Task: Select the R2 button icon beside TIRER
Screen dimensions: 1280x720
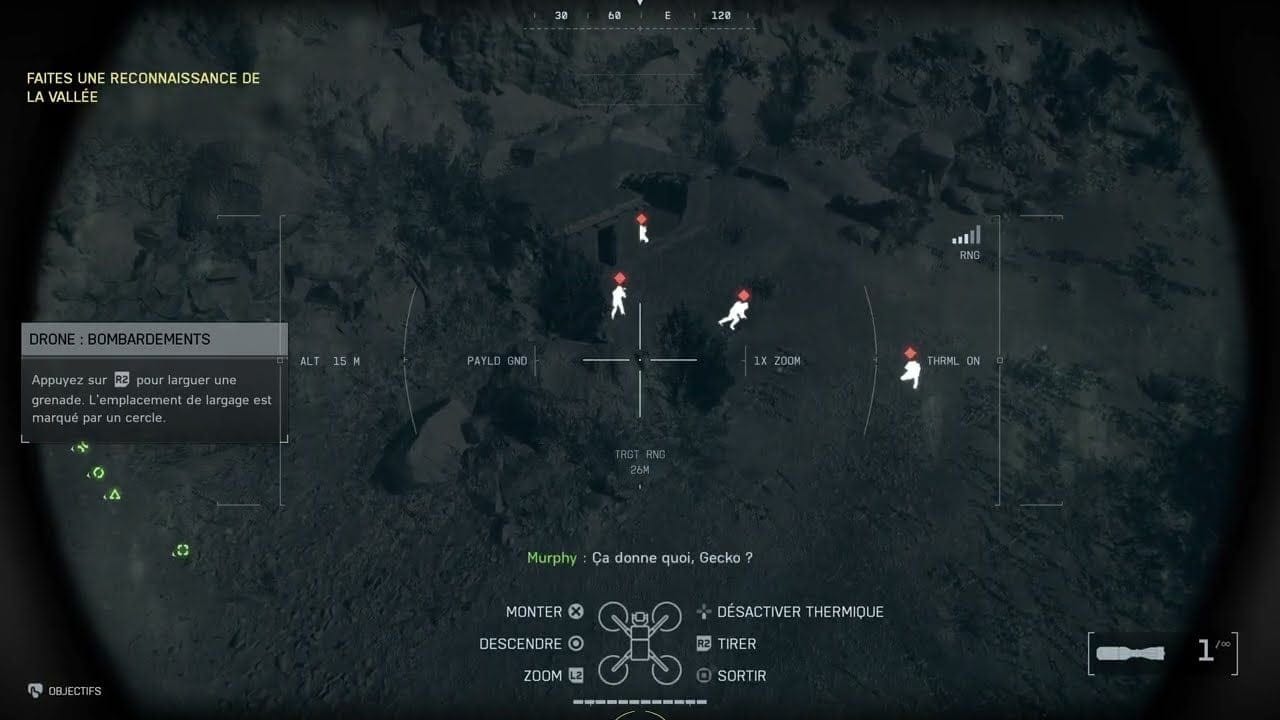Action: [703, 643]
